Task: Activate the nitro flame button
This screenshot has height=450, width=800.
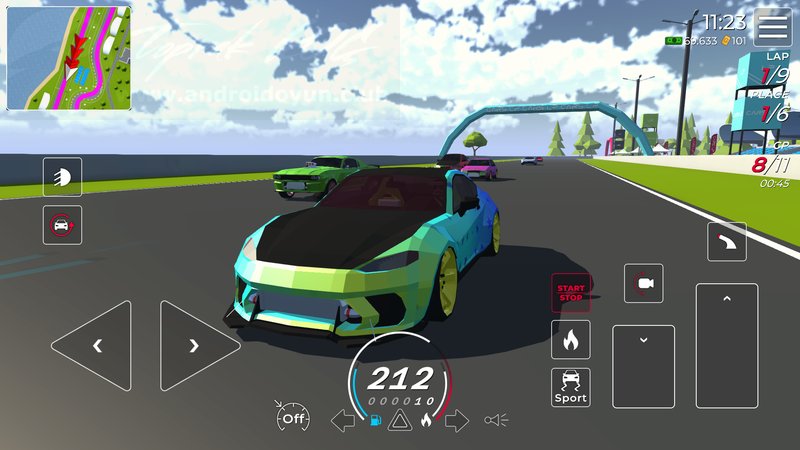Action: (570, 340)
